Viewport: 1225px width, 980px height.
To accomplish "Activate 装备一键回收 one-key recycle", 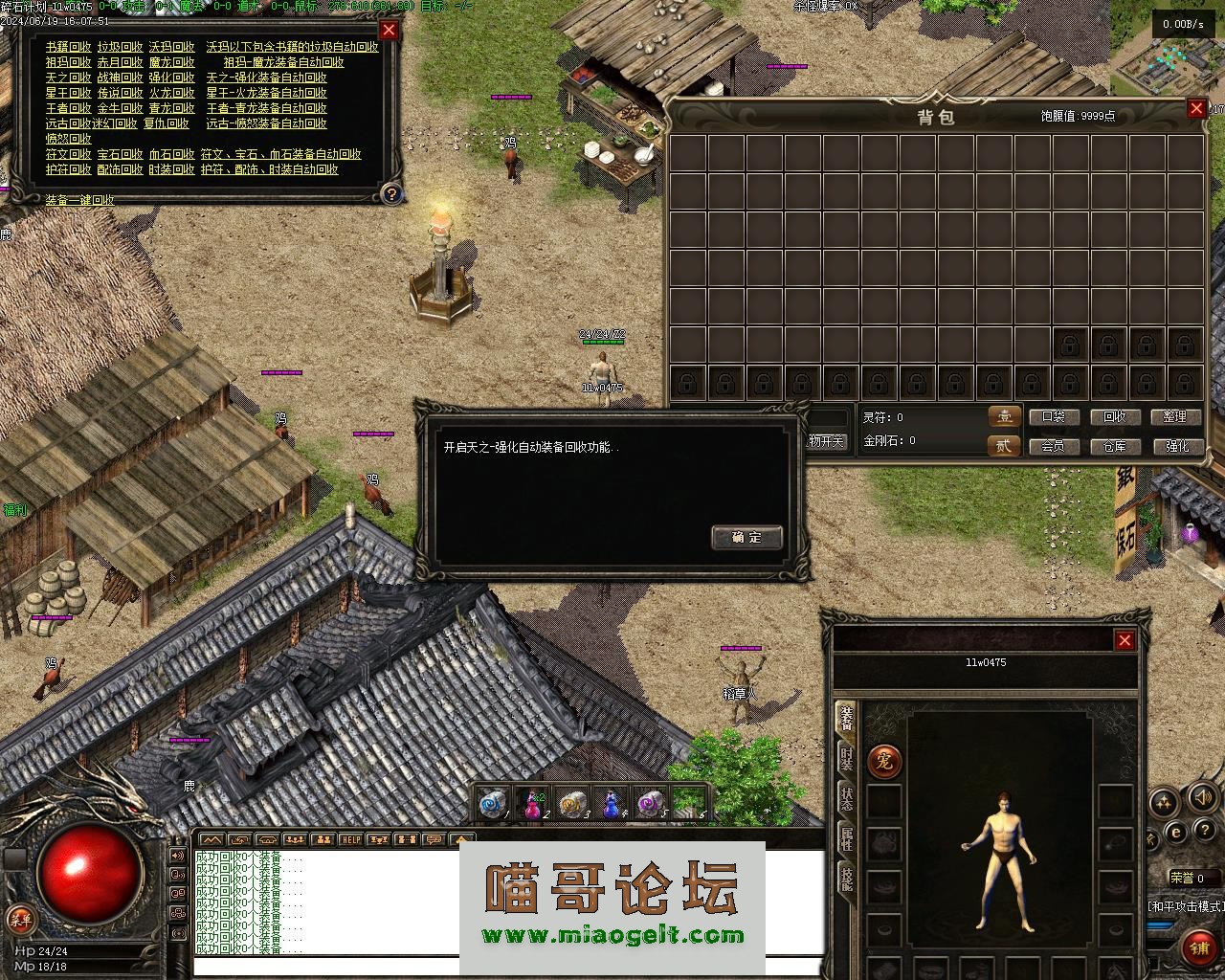I will pos(80,200).
